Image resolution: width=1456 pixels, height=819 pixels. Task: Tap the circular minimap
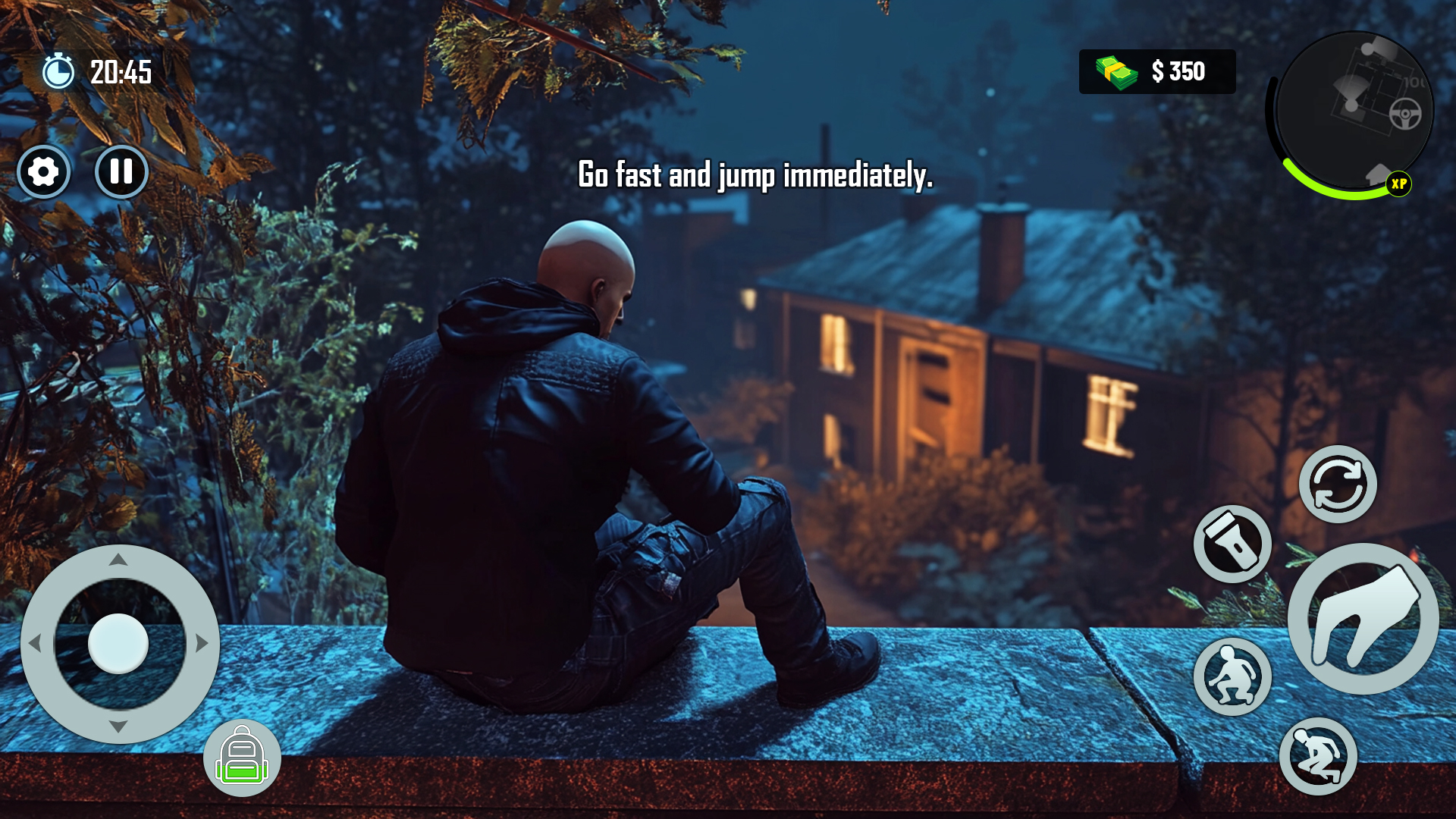pos(1356,110)
